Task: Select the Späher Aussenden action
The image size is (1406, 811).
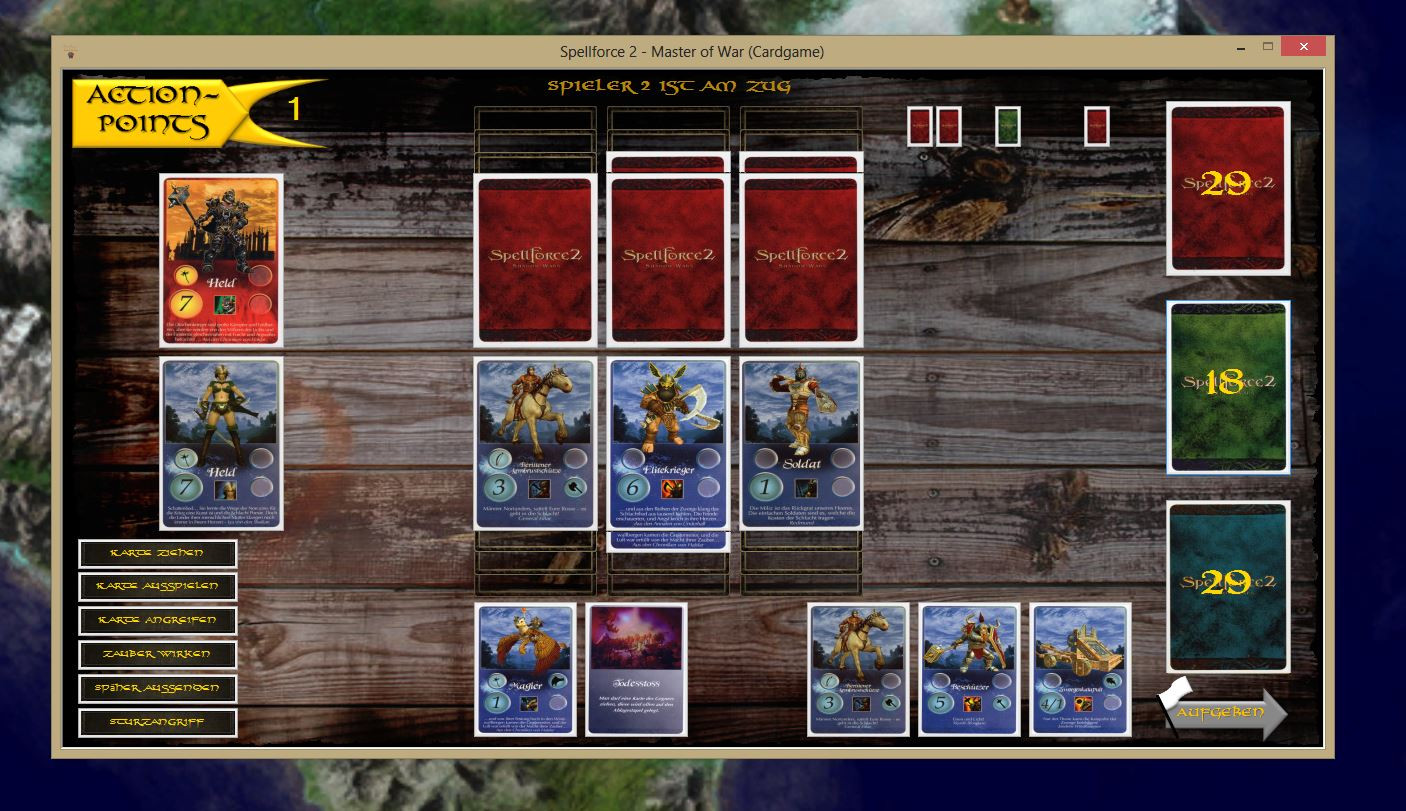Action: pyautogui.click(x=157, y=688)
